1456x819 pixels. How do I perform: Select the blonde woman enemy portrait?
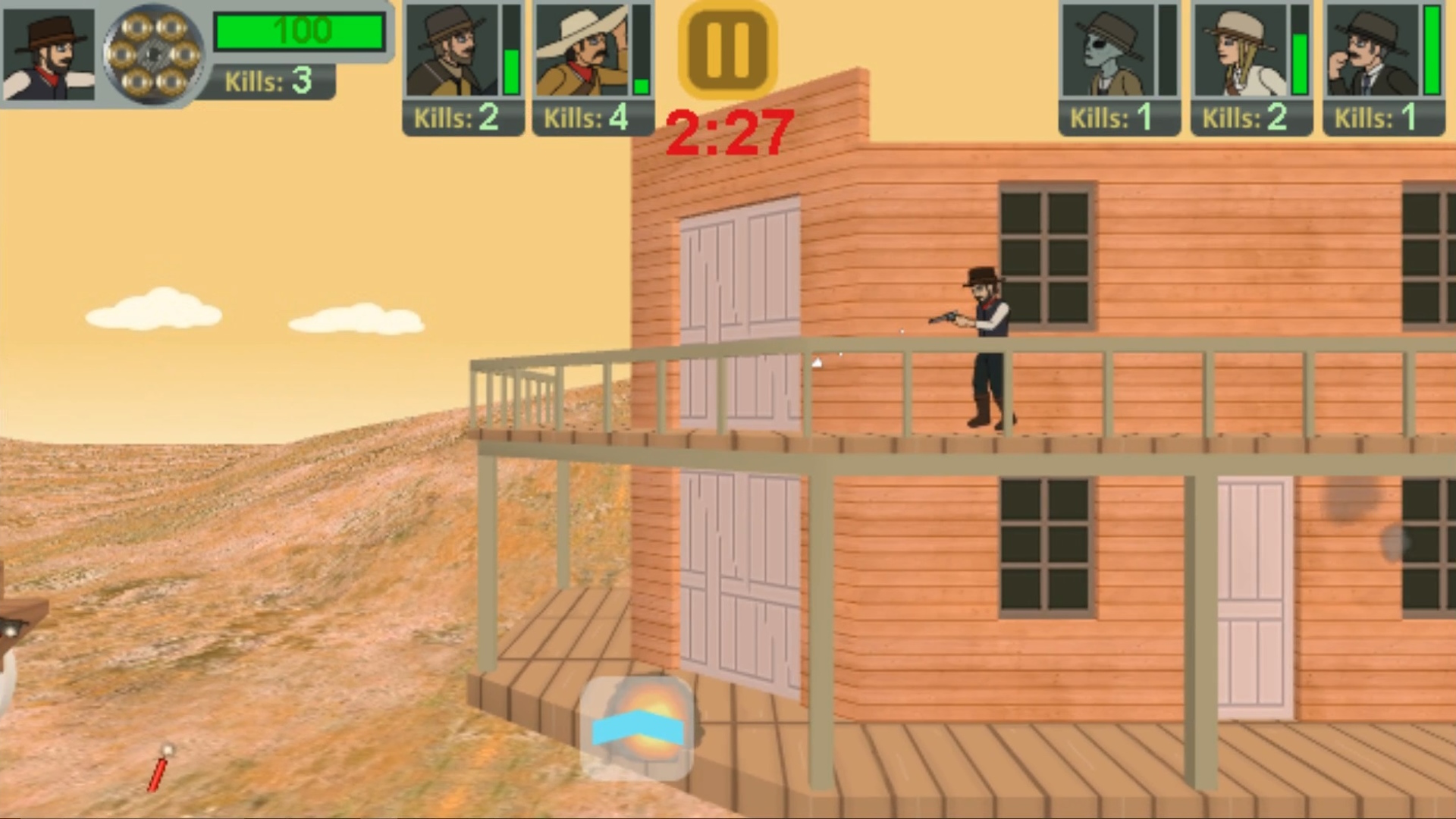pos(1241,52)
